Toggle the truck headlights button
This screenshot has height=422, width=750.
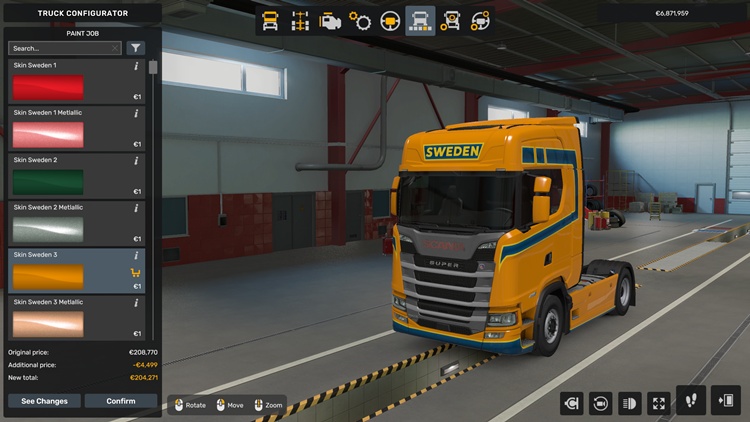[x=630, y=403]
